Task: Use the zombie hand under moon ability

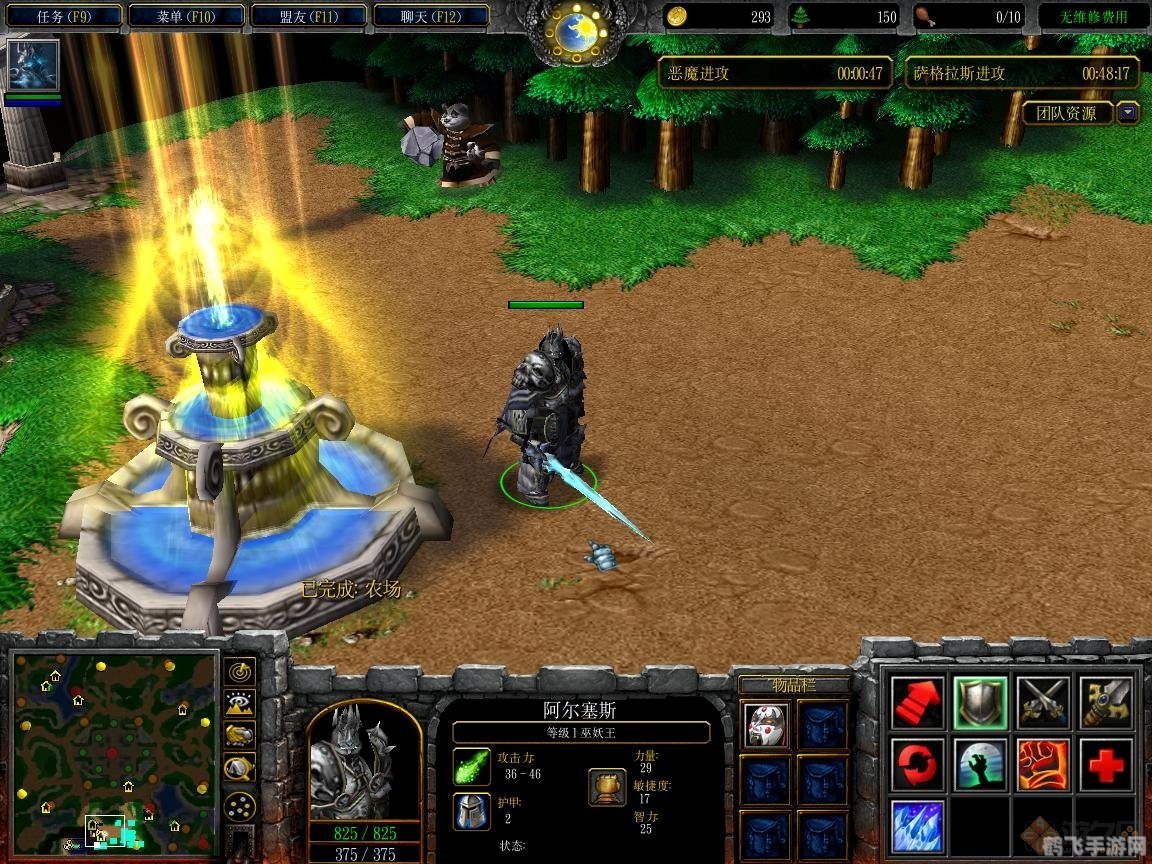Action: [980, 764]
